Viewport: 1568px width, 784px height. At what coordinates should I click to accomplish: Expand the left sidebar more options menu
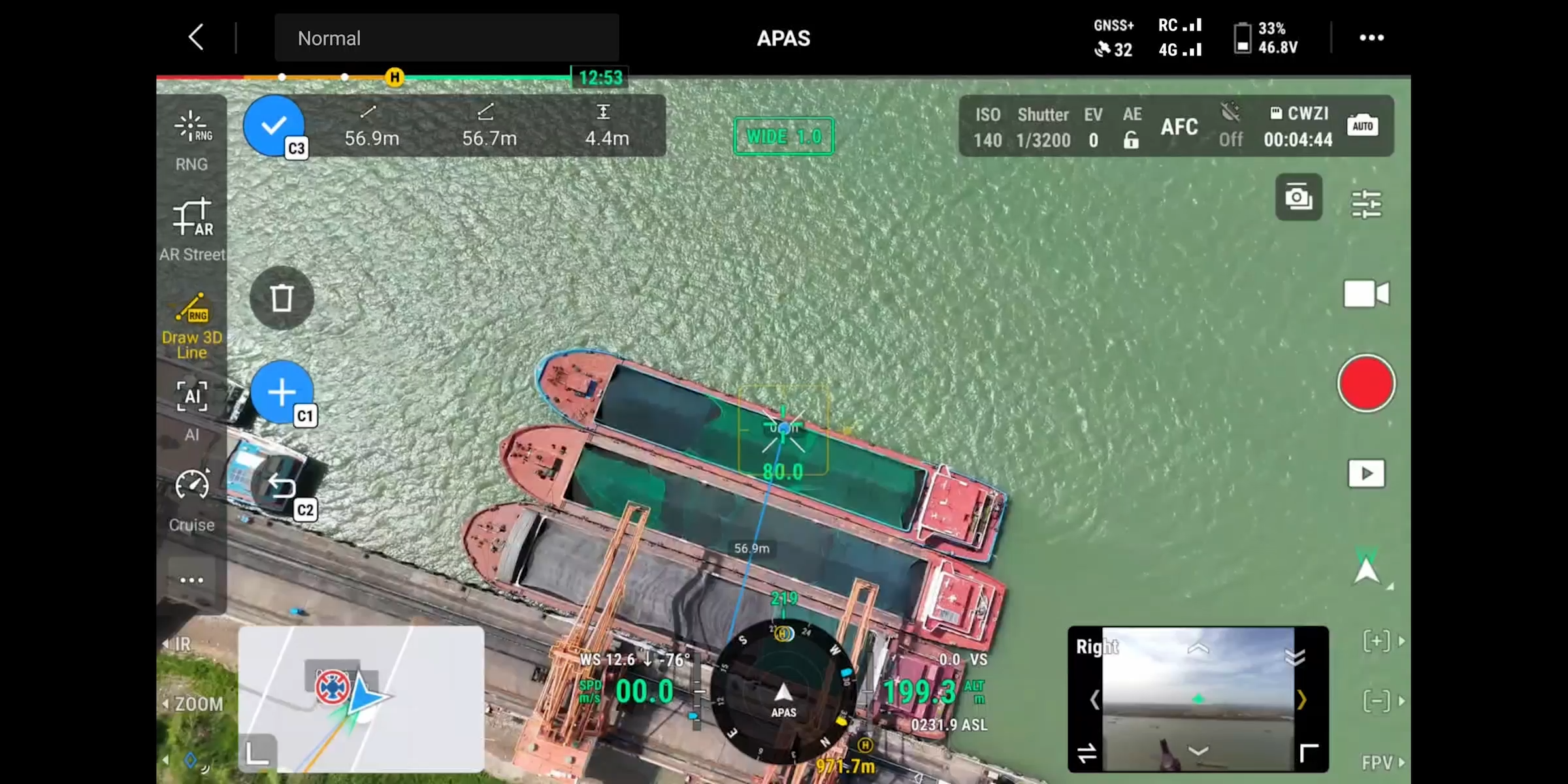coord(191,580)
